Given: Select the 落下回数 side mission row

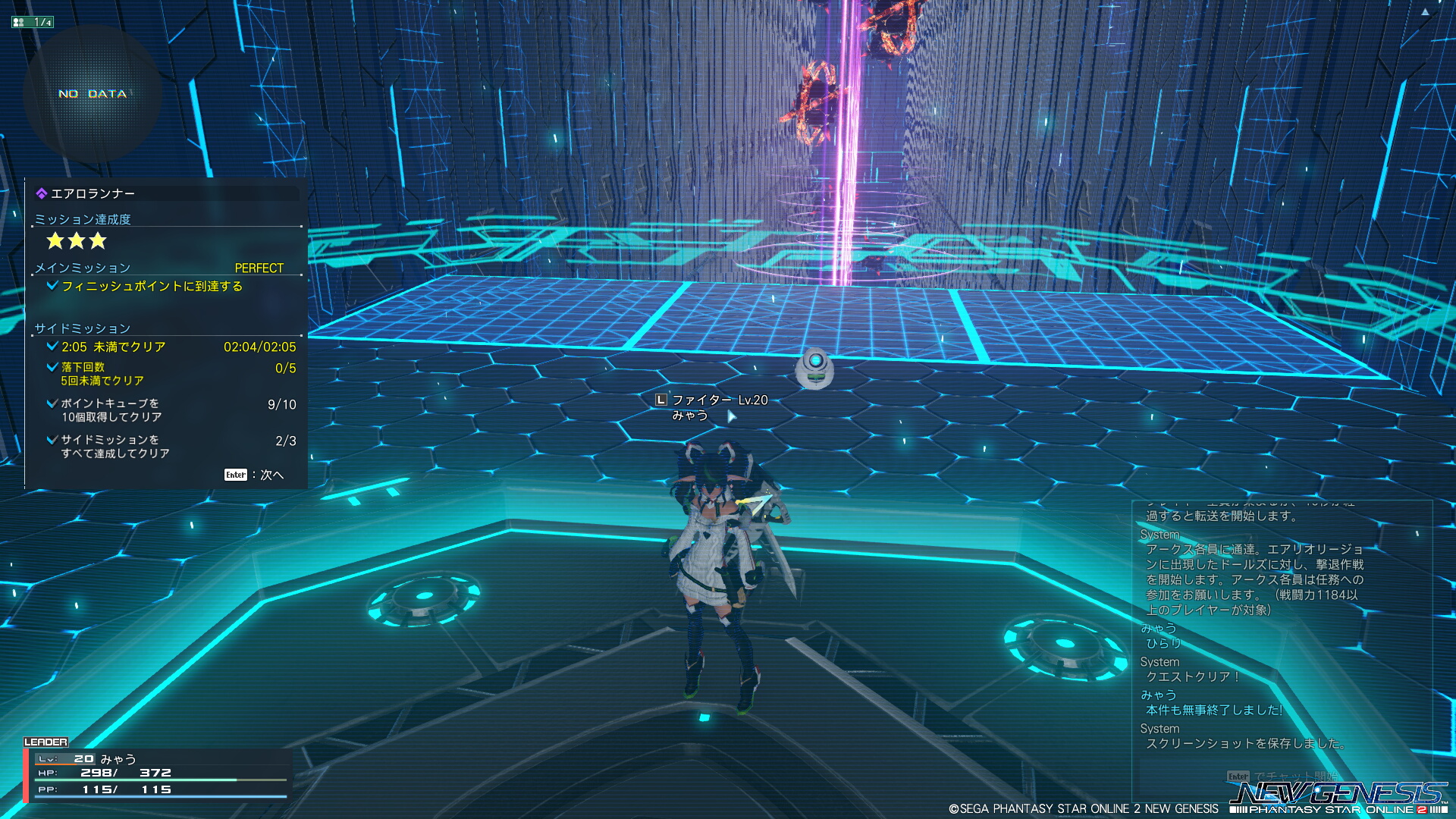Looking at the screenshot, I should click(170, 374).
